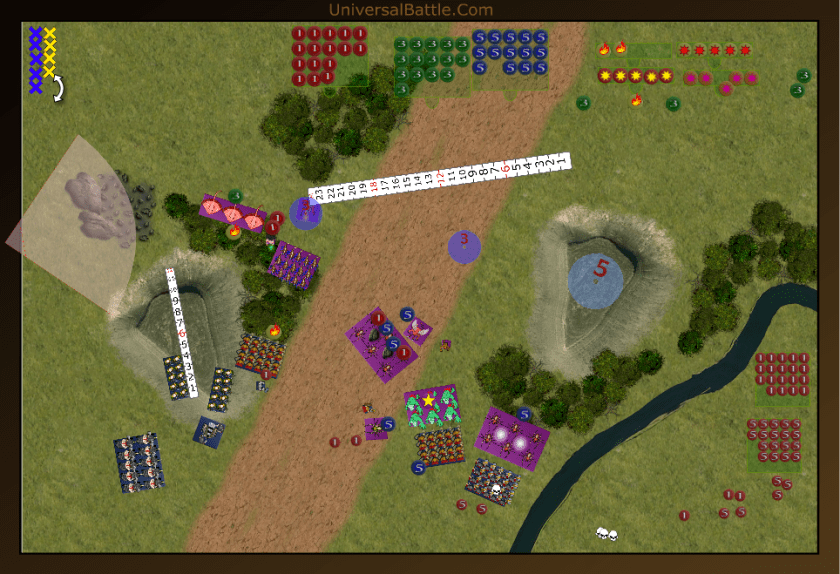The height and width of the screenshot is (574, 840).
Task: Select the purple circle marker on the road
Action: tap(464, 246)
